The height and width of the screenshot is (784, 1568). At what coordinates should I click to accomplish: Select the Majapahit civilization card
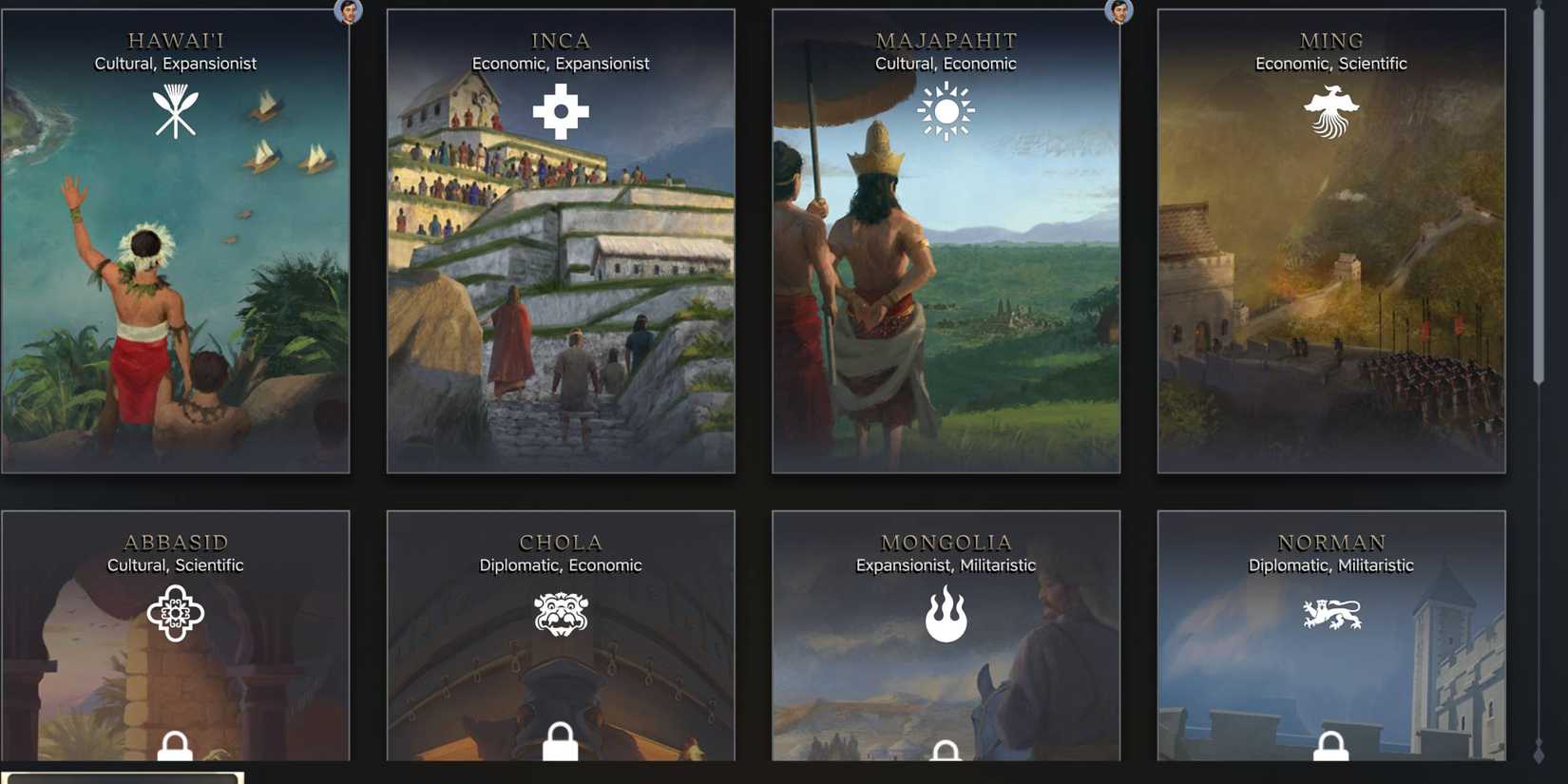946,285
